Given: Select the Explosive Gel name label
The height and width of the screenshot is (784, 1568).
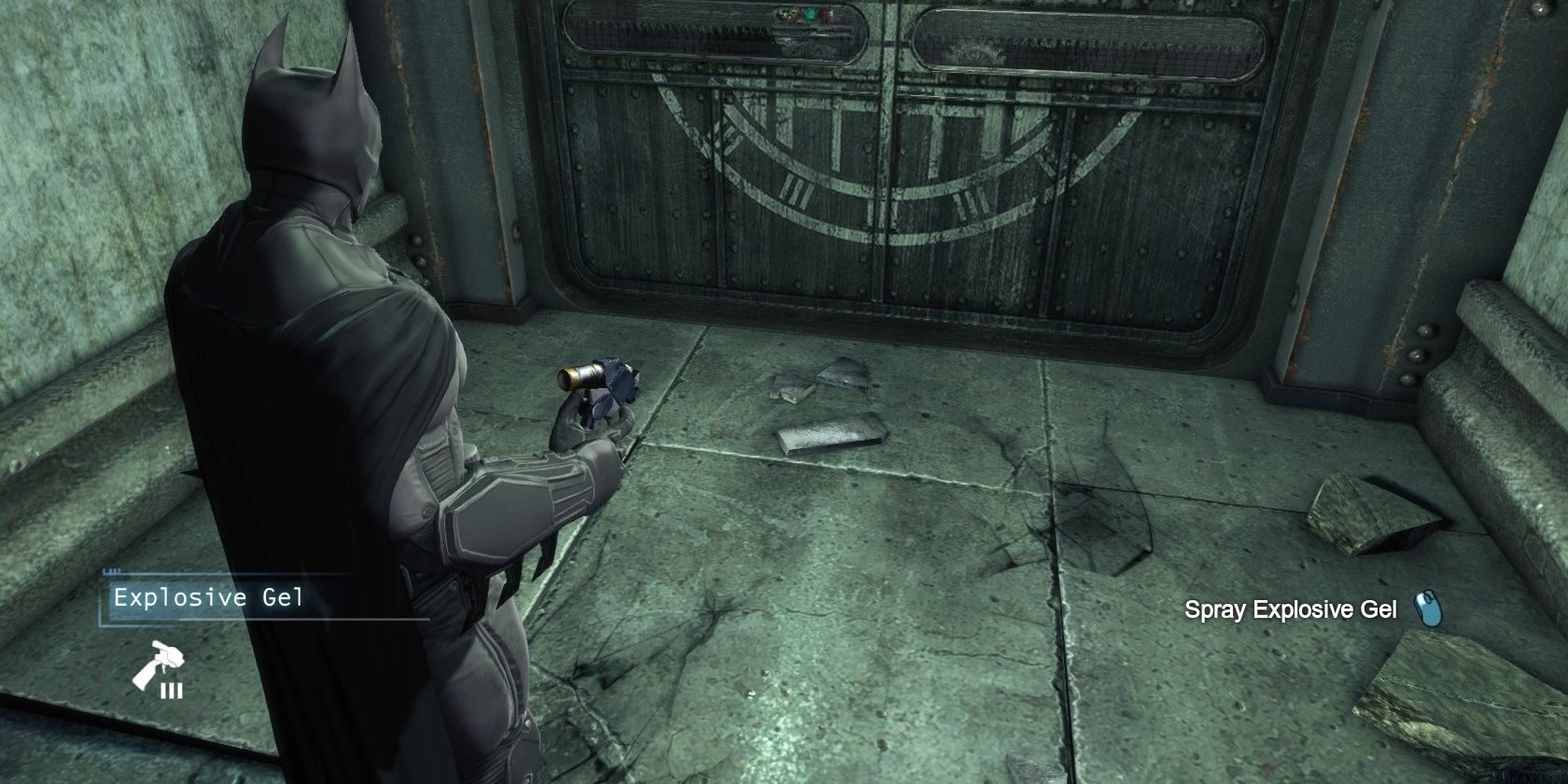Looking at the screenshot, I should [x=207, y=597].
